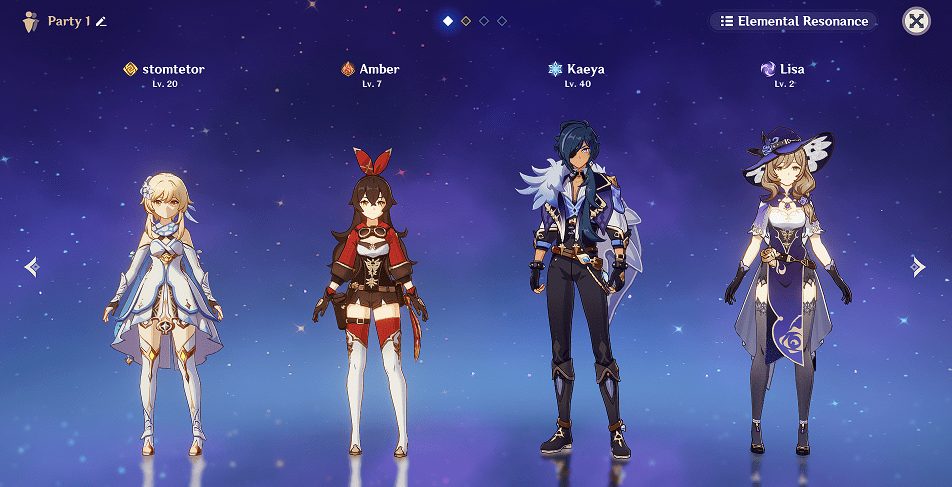Select the stomtetor character slot

(164, 300)
